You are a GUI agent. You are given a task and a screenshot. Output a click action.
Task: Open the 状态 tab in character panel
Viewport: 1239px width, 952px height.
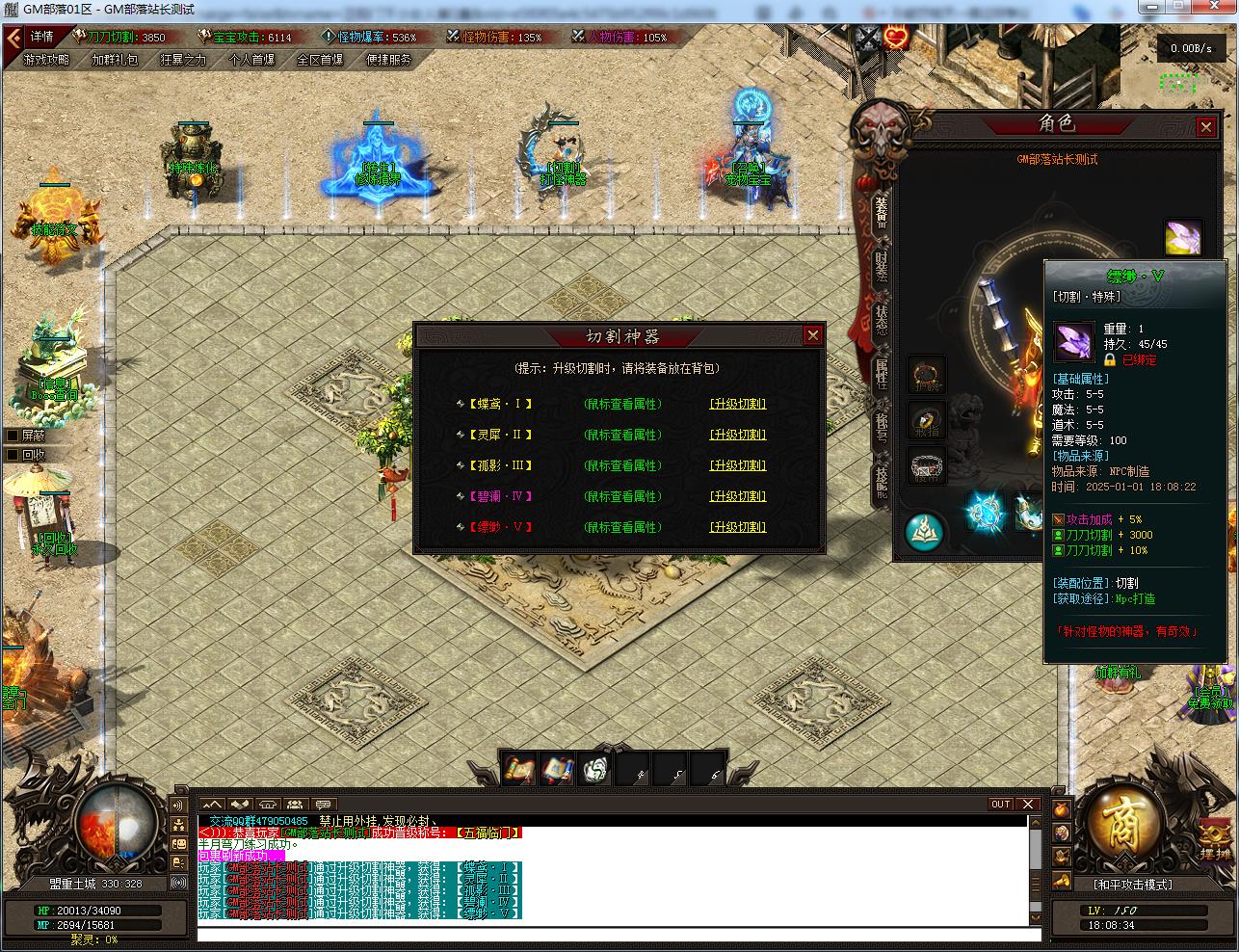(x=881, y=320)
